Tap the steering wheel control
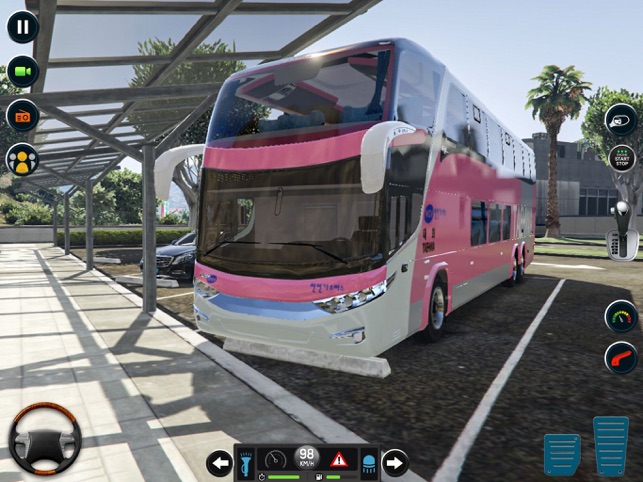 coord(45,439)
